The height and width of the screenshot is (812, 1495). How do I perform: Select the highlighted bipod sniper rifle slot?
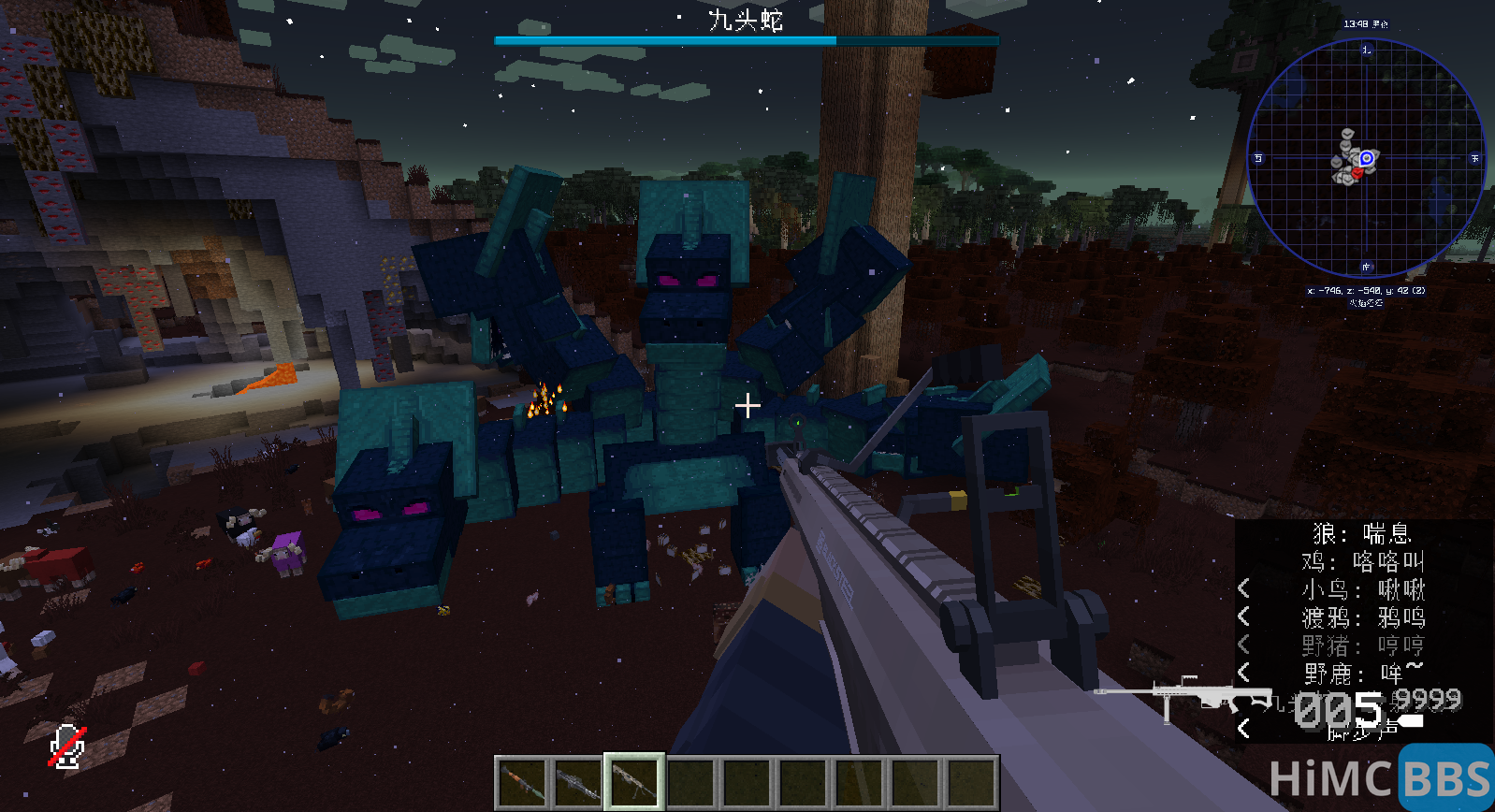click(x=634, y=782)
